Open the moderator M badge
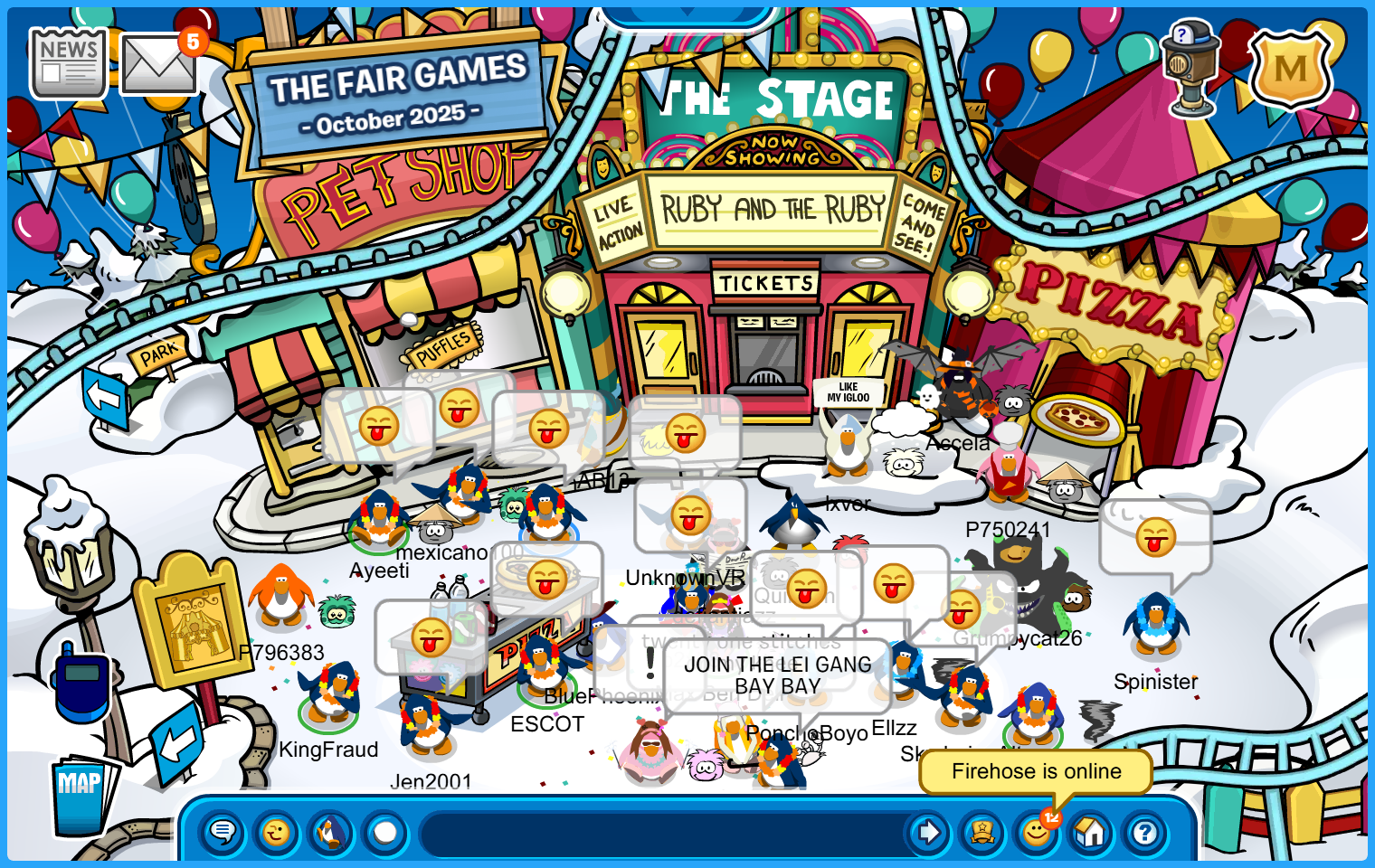The height and width of the screenshot is (868, 1375). [1290, 69]
